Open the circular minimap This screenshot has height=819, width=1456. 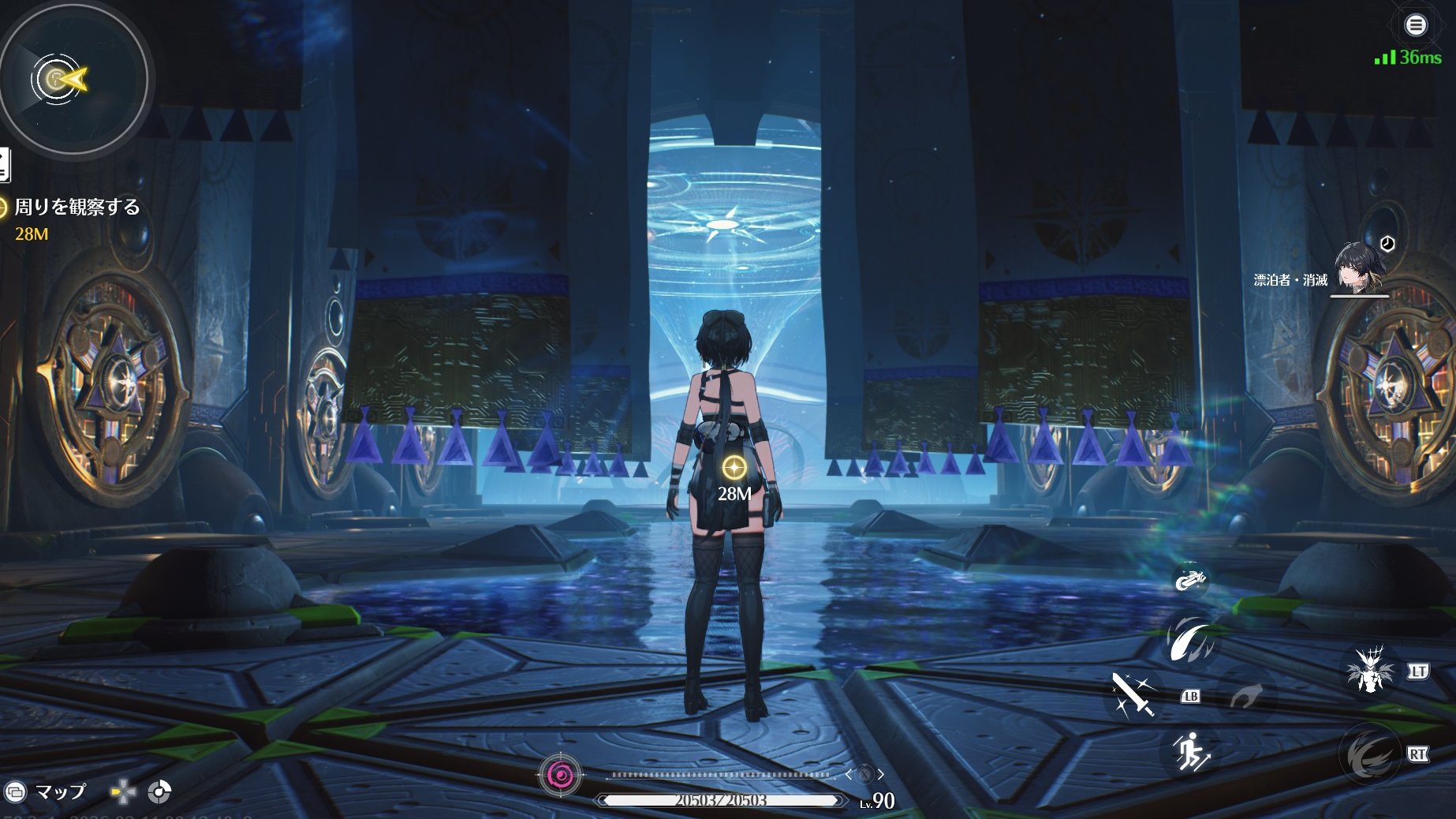pyautogui.click(x=73, y=79)
